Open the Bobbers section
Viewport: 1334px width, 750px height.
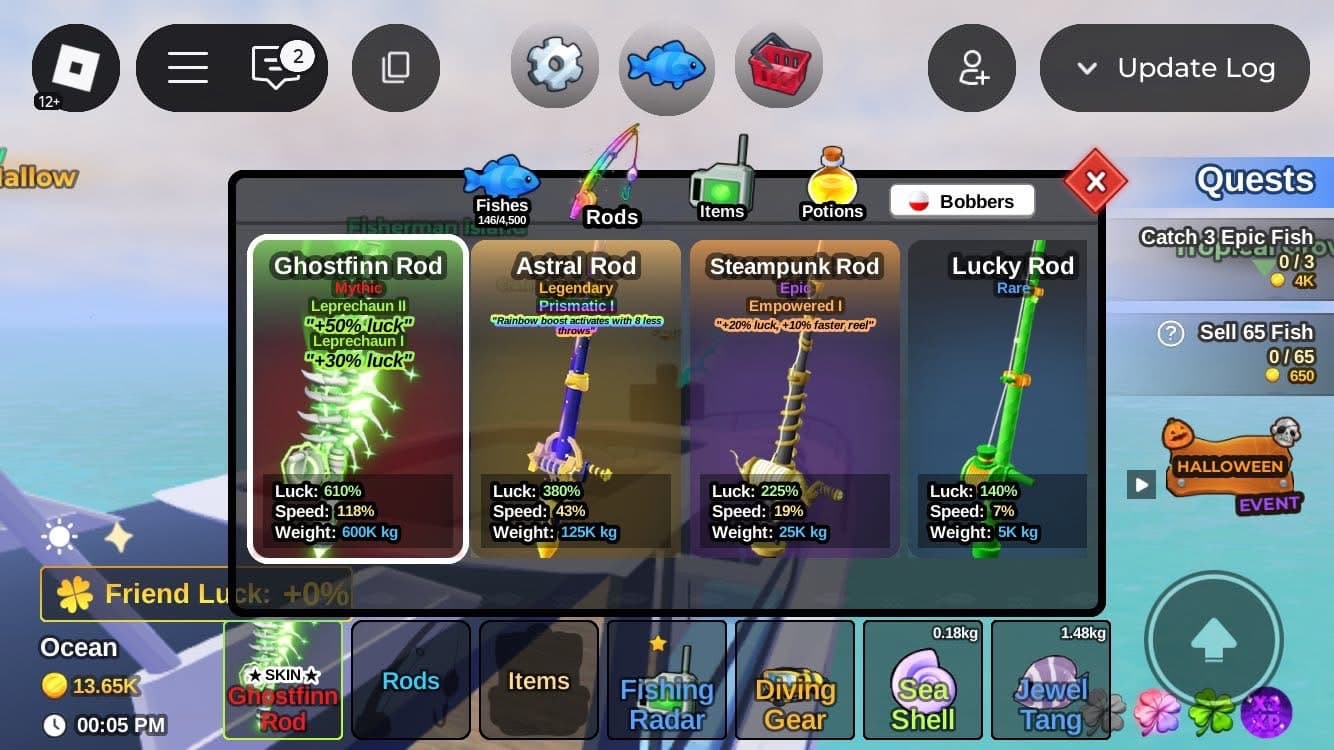962,201
